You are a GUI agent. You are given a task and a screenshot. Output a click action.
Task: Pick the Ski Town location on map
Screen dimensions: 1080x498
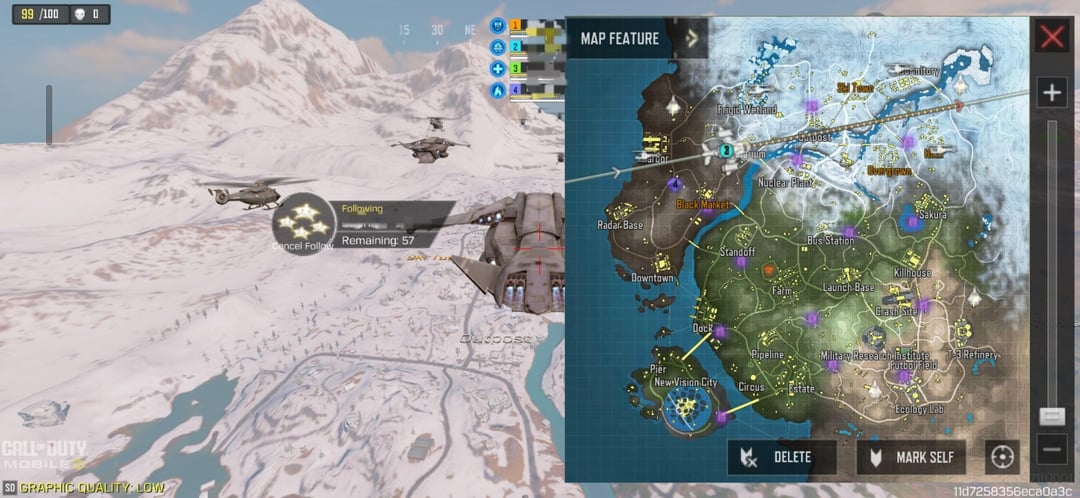pyautogui.click(x=855, y=88)
